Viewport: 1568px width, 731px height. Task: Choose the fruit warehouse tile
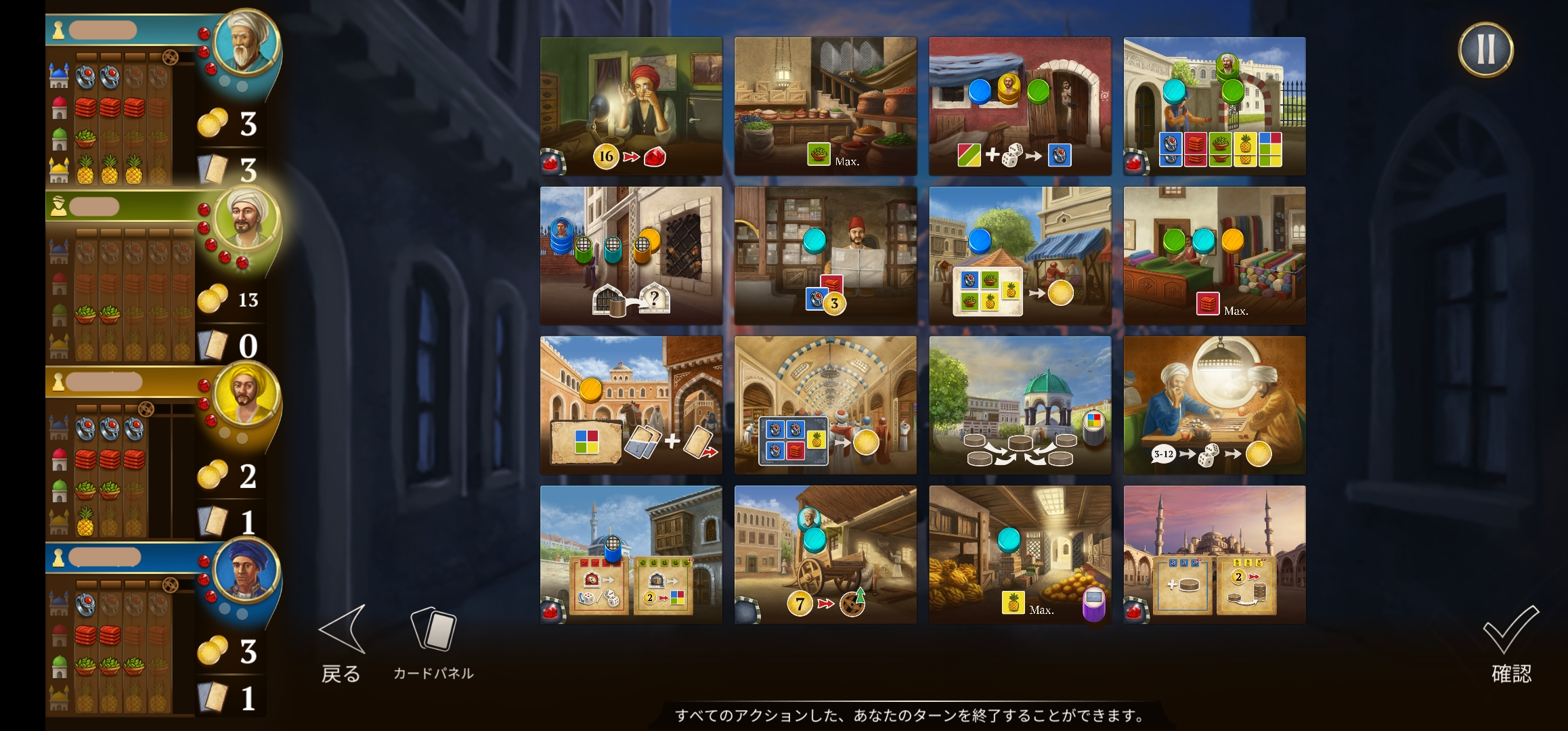click(x=1020, y=555)
